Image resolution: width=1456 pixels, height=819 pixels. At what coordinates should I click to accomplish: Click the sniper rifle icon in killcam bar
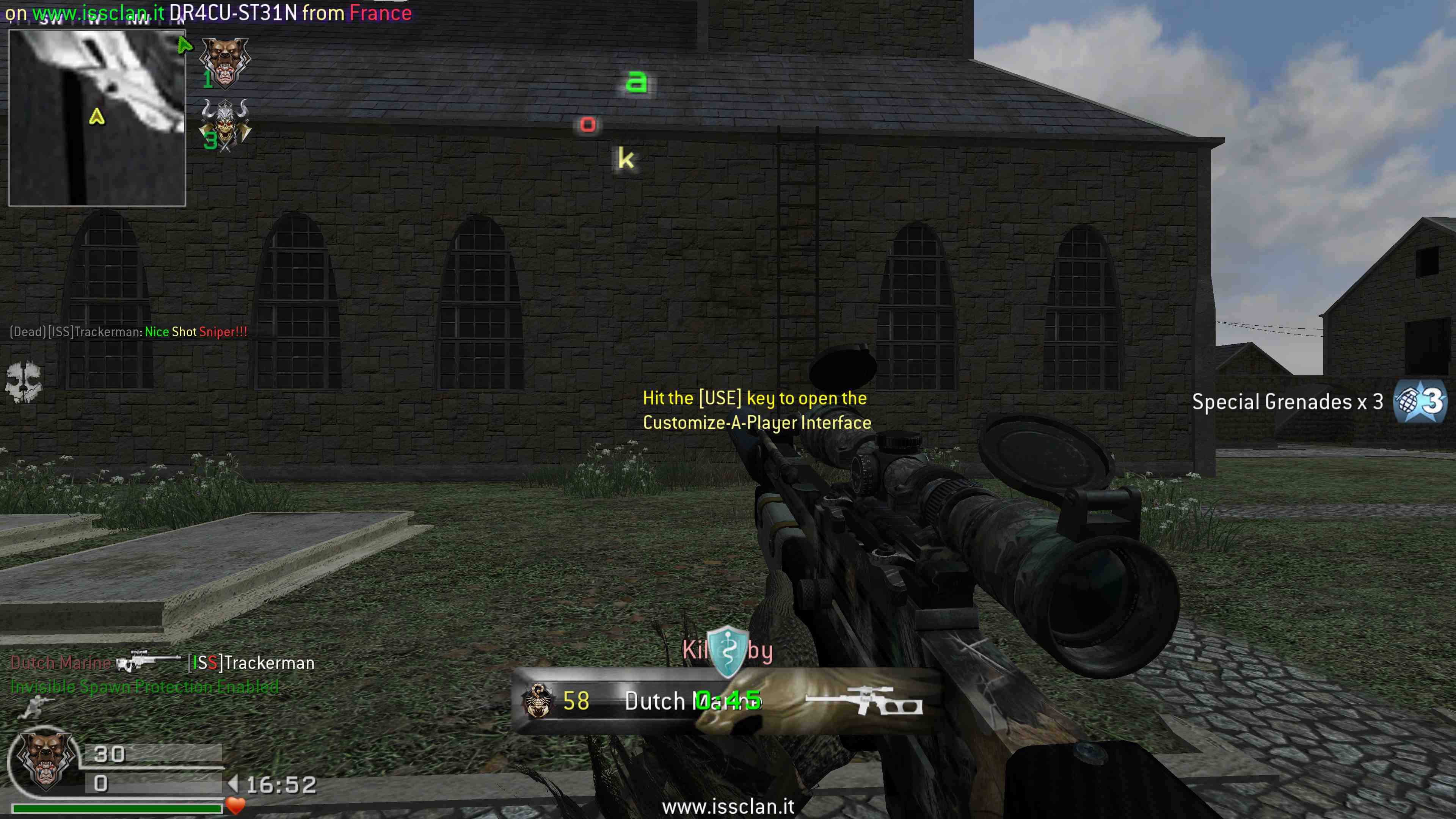[x=864, y=701]
